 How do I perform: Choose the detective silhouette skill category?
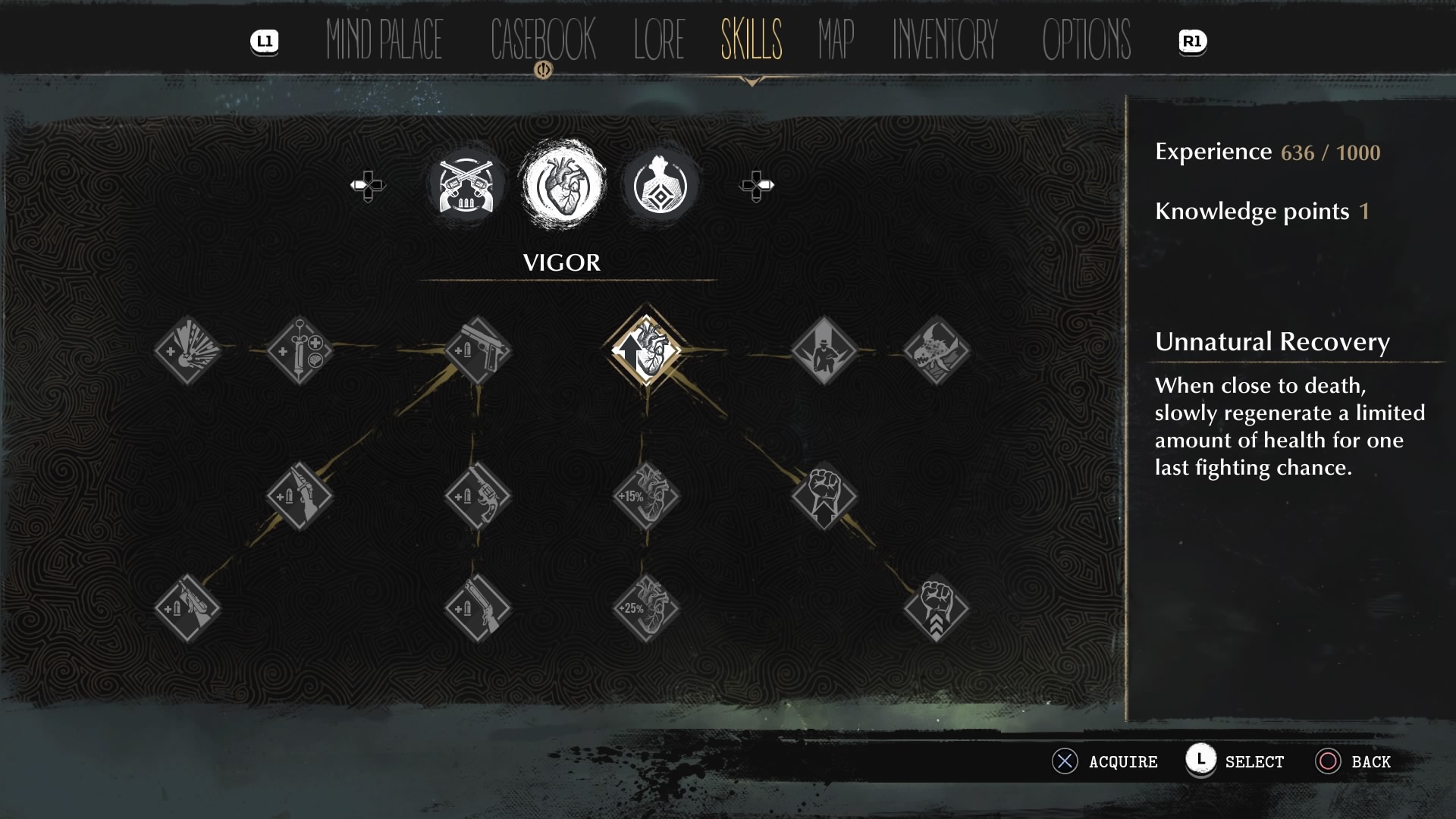coord(660,186)
